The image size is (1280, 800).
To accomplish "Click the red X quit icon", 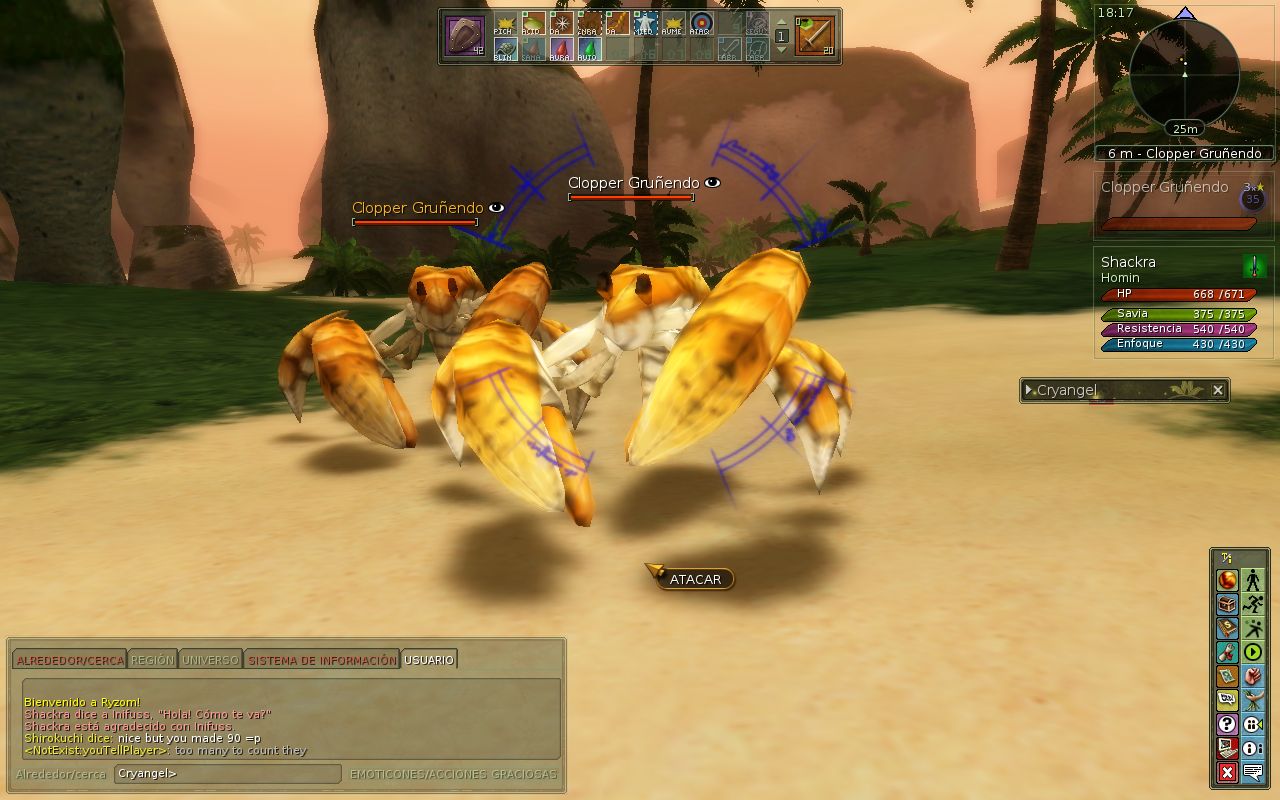I will (1227, 772).
